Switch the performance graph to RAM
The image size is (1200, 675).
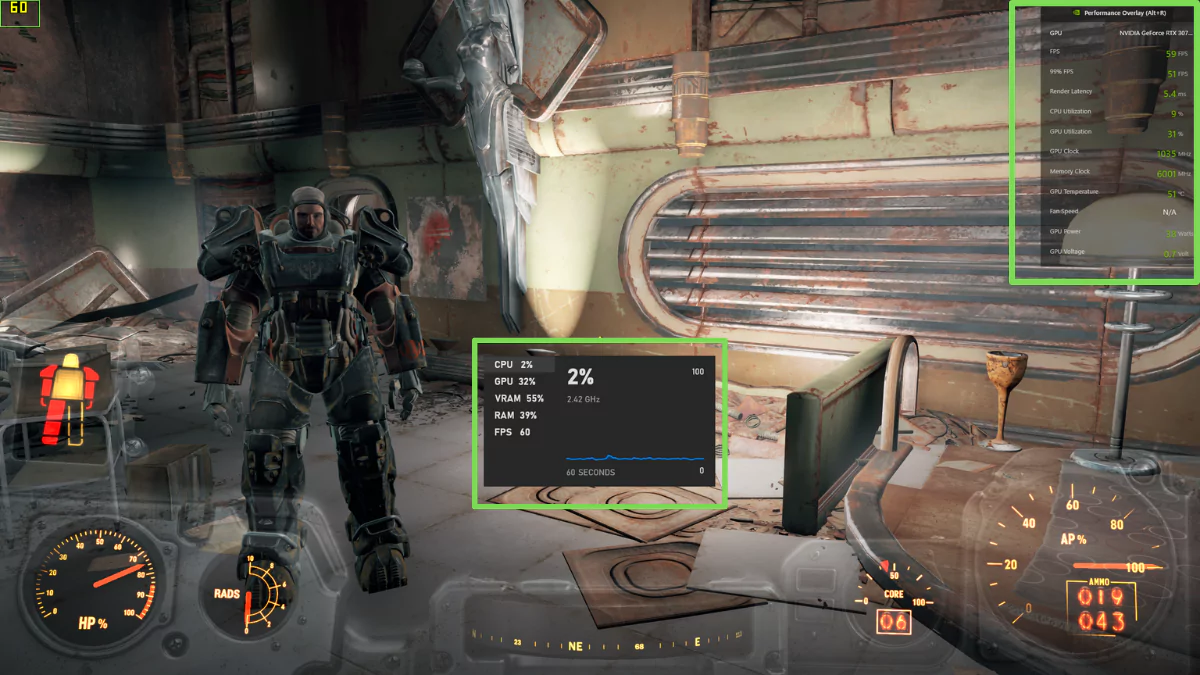click(x=515, y=415)
